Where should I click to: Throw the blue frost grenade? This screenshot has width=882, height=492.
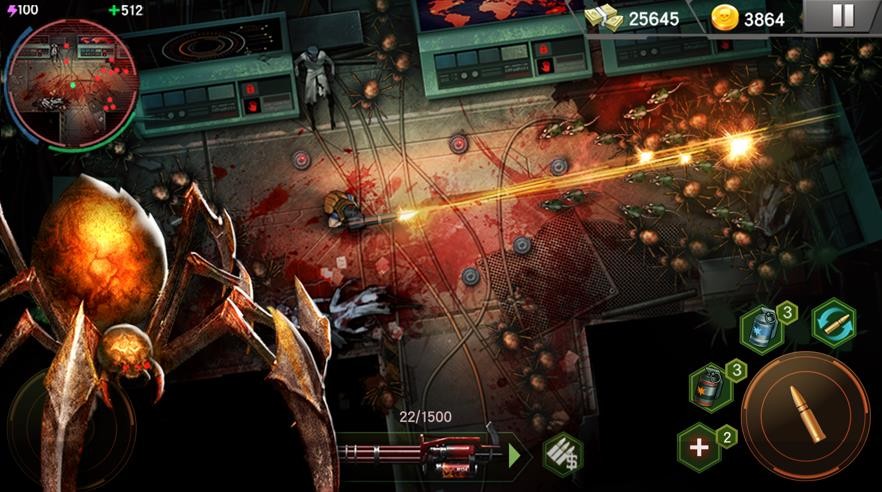pos(761,329)
